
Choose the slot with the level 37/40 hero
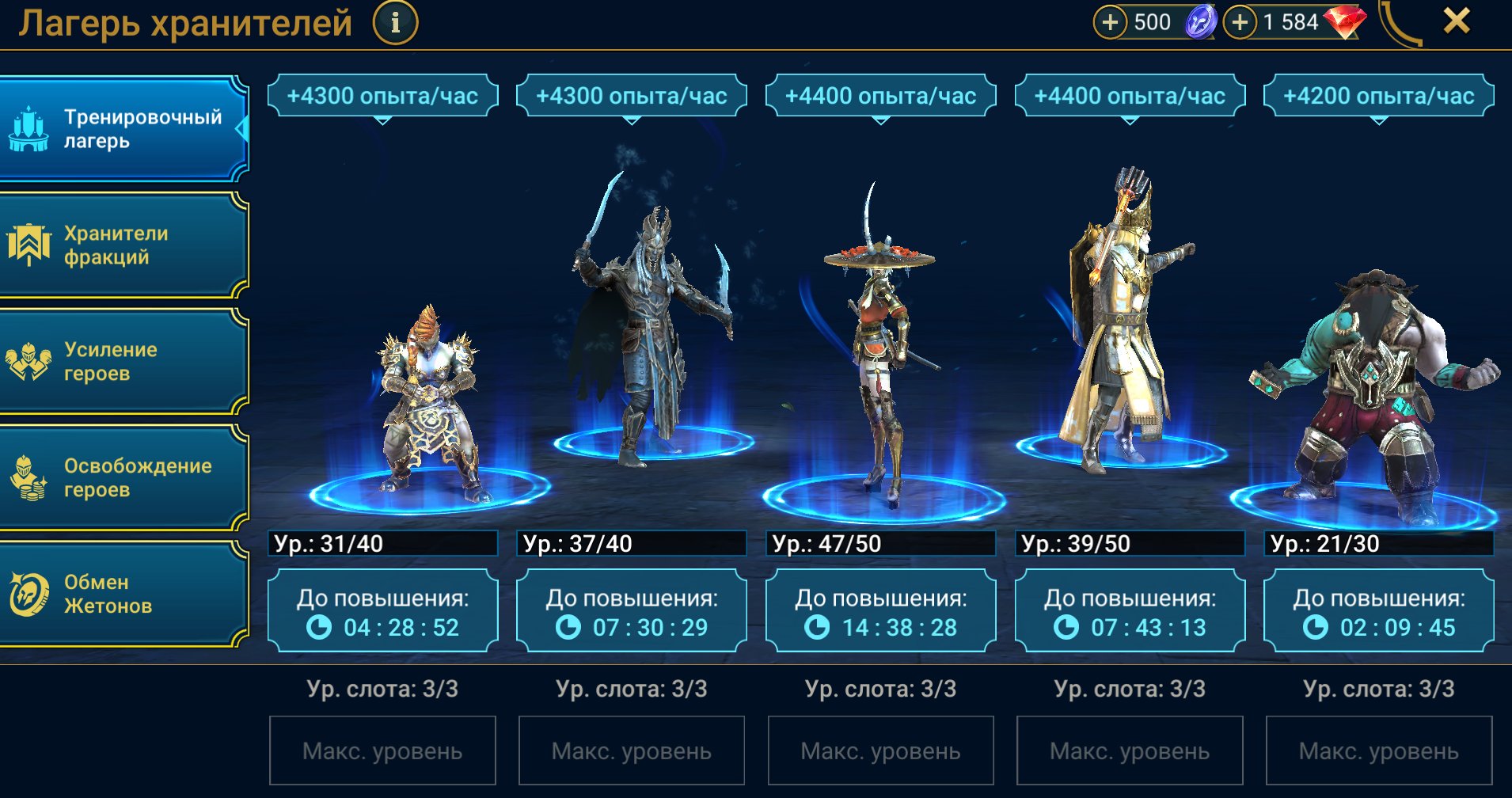click(x=649, y=332)
